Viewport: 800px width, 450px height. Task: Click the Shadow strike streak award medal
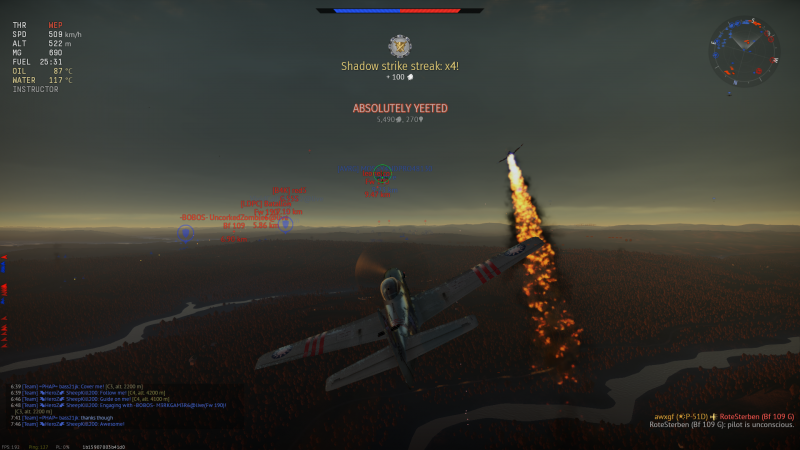pyautogui.click(x=400, y=45)
